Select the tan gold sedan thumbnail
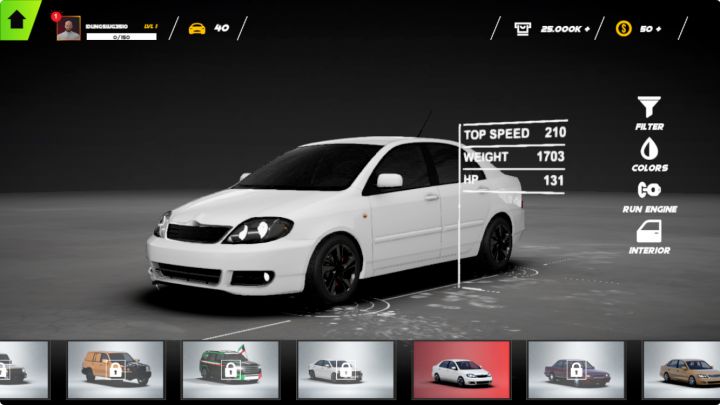The height and width of the screenshot is (405, 720). [x=683, y=370]
